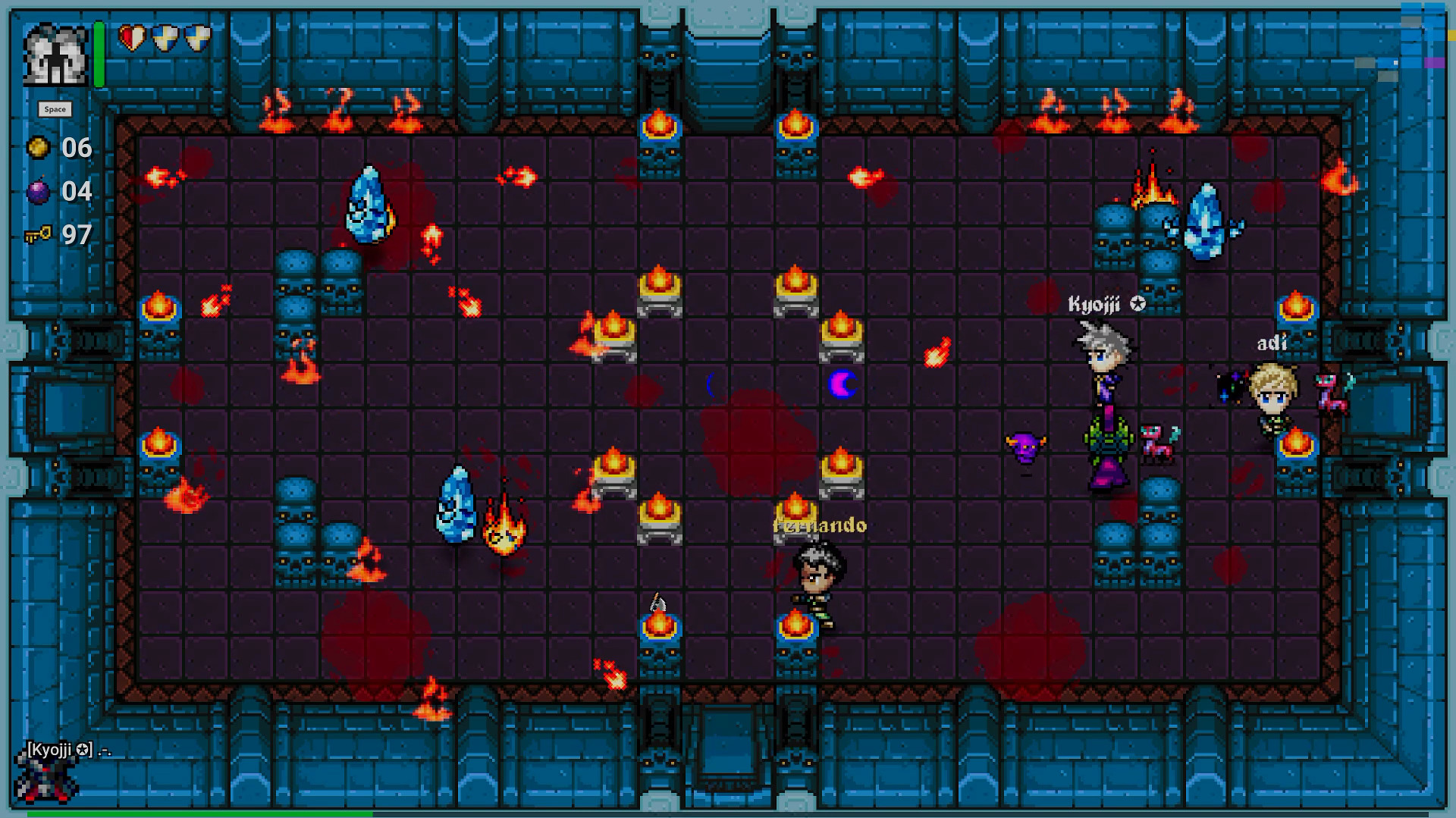
Task: Open the character portrait in the top-left HUD
Action: 57,54
